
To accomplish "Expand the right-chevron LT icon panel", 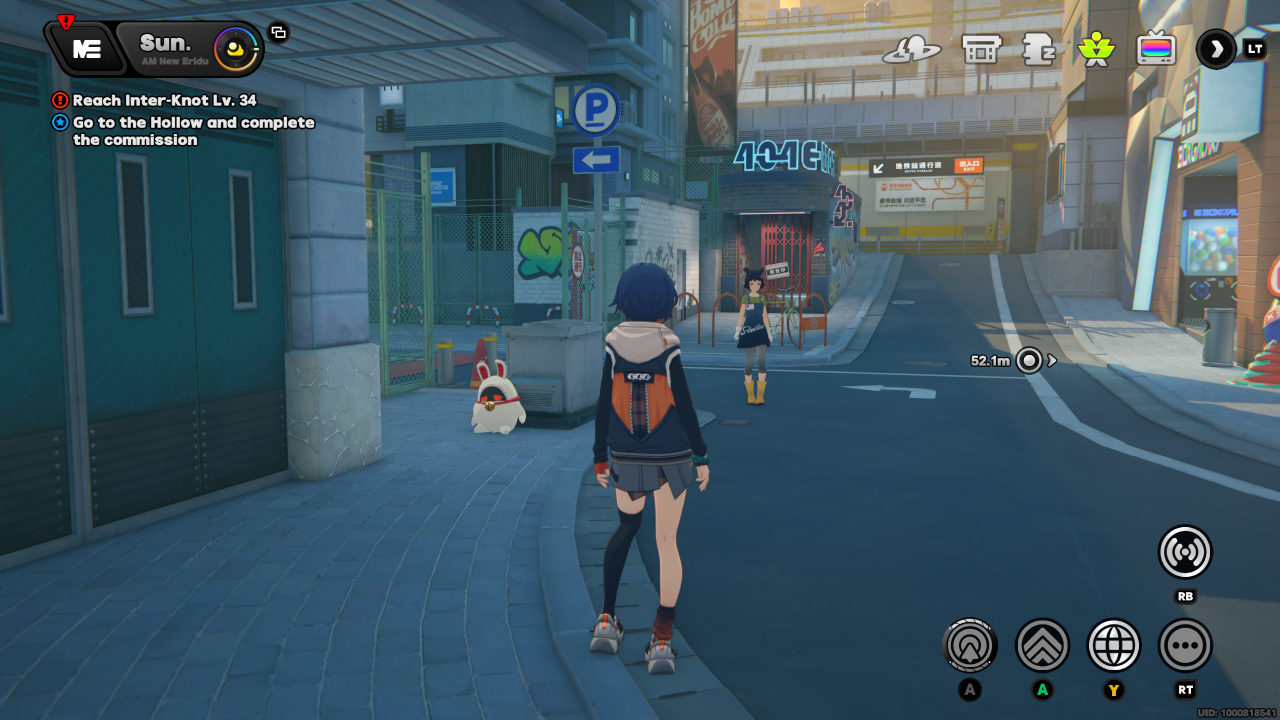I will (x=1215, y=49).
